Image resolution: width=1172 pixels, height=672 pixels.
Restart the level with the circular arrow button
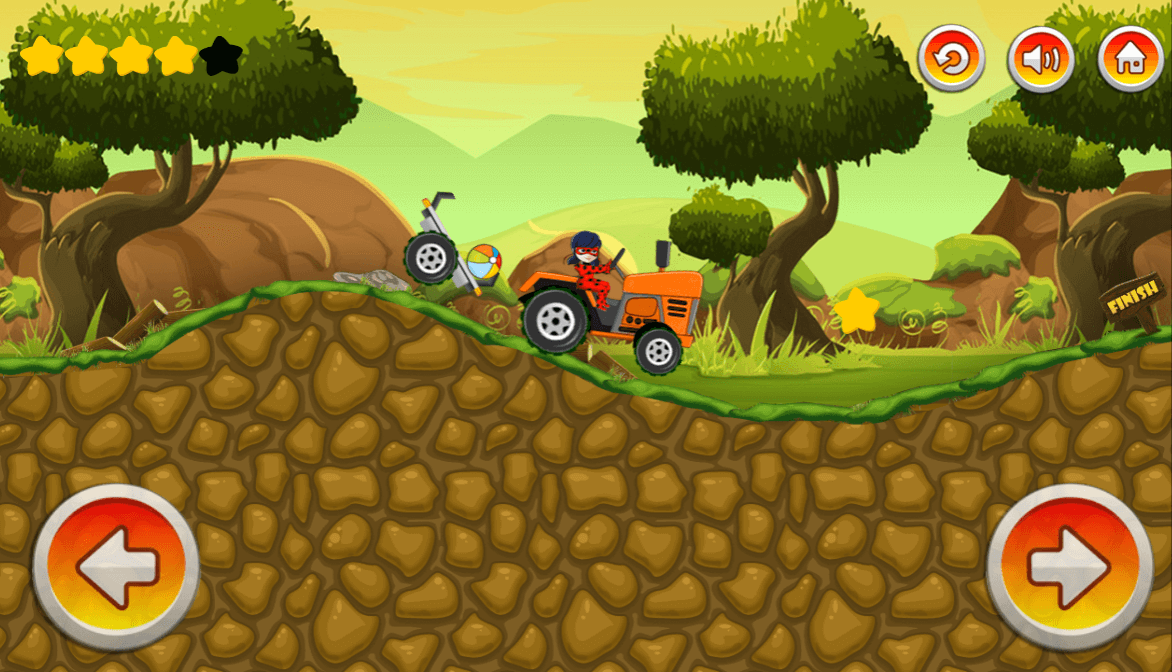pos(951,59)
